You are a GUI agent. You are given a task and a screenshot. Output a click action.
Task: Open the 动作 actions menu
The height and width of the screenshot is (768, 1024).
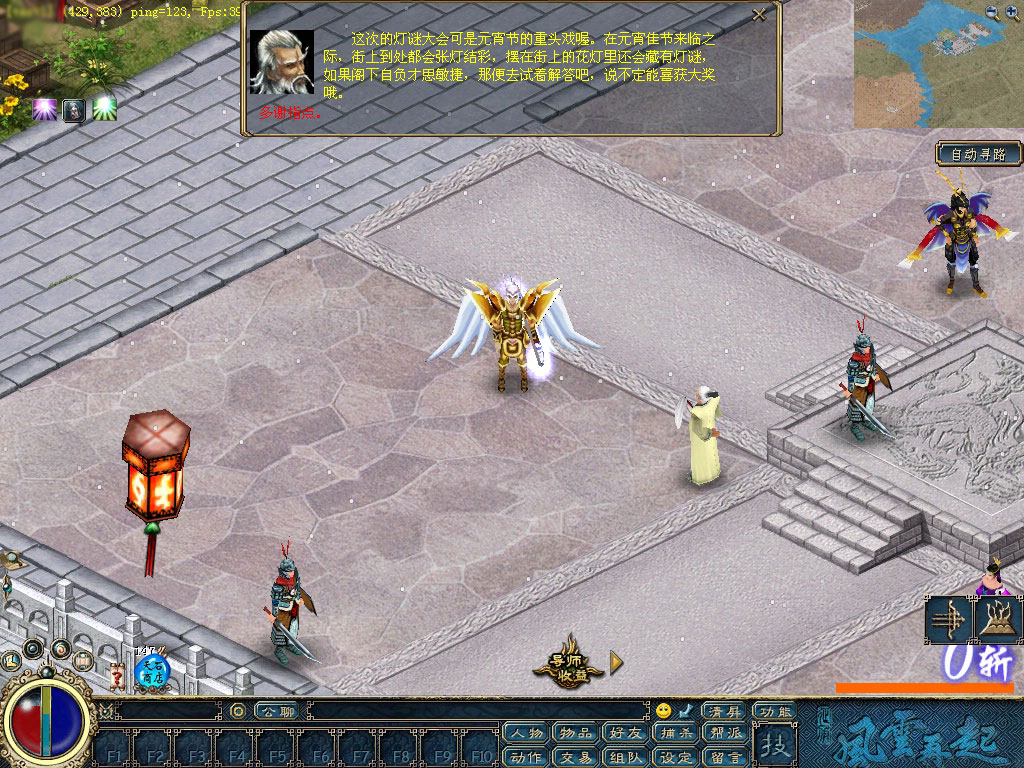click(526, 757)
